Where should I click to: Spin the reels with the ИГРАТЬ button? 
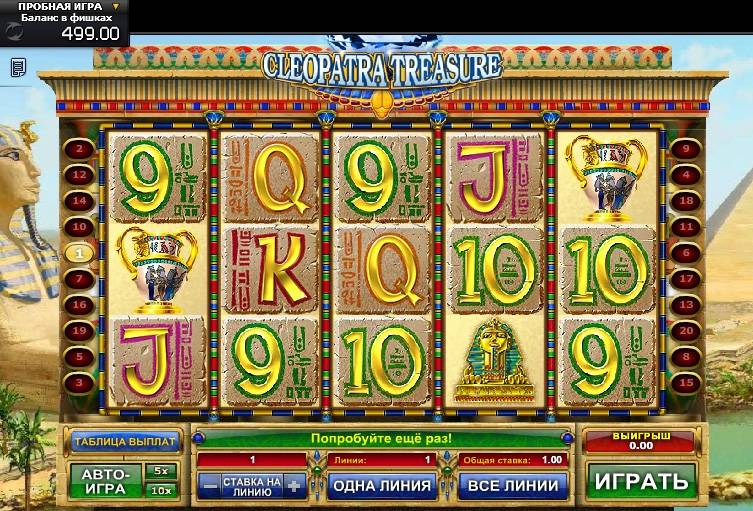pyautogui.click(x=641, y=480)
